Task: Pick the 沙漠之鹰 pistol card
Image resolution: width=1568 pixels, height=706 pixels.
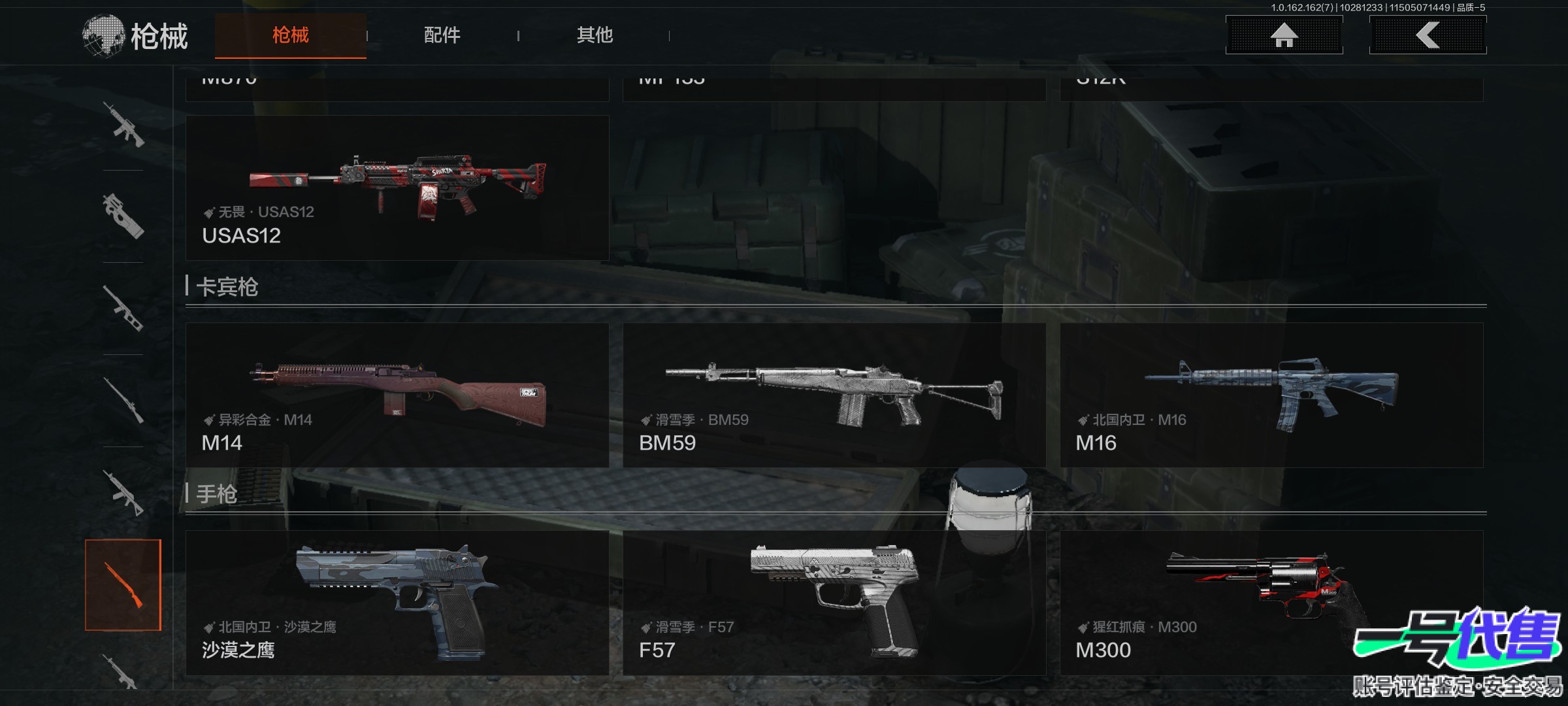Action: 397,602
